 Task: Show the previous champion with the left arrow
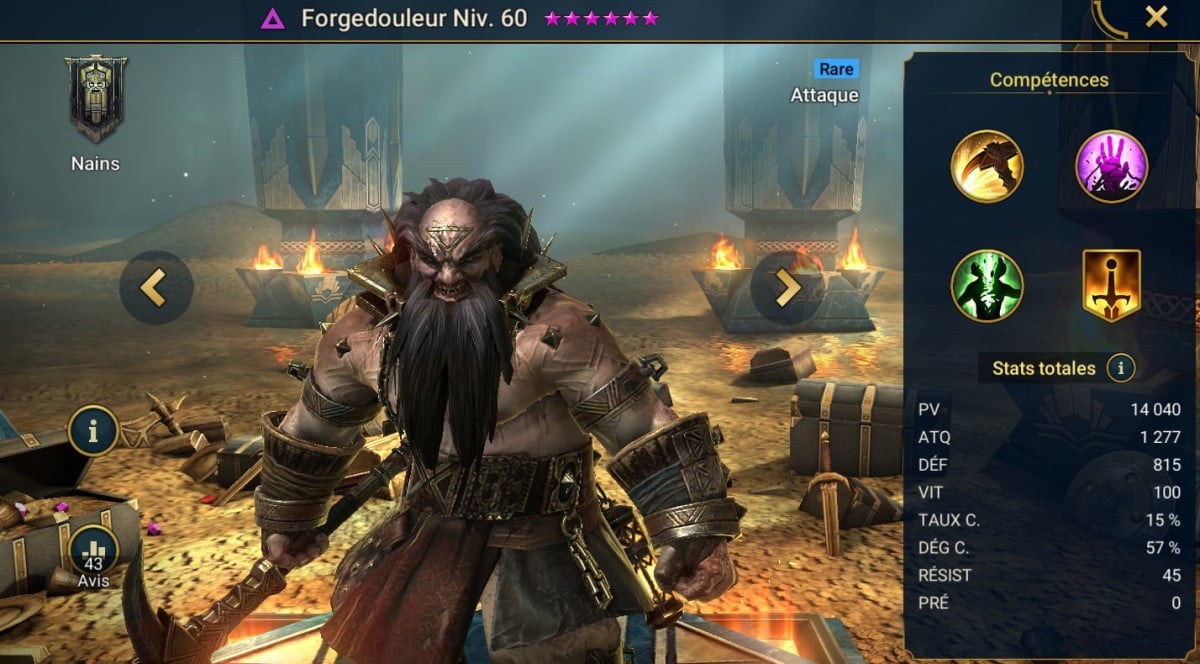pos(155,287)
